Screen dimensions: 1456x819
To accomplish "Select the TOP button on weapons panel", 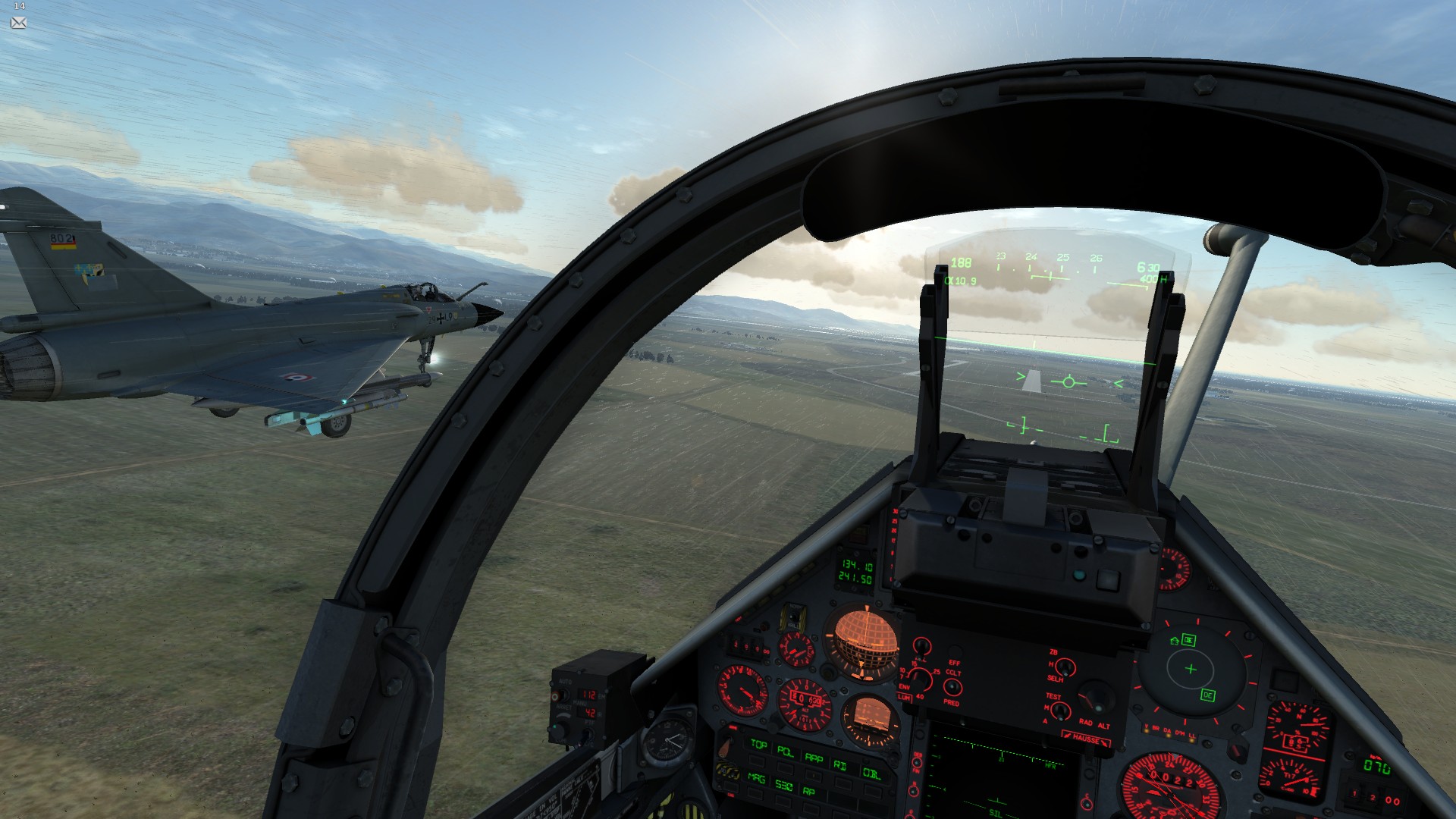I will (758, 745).
